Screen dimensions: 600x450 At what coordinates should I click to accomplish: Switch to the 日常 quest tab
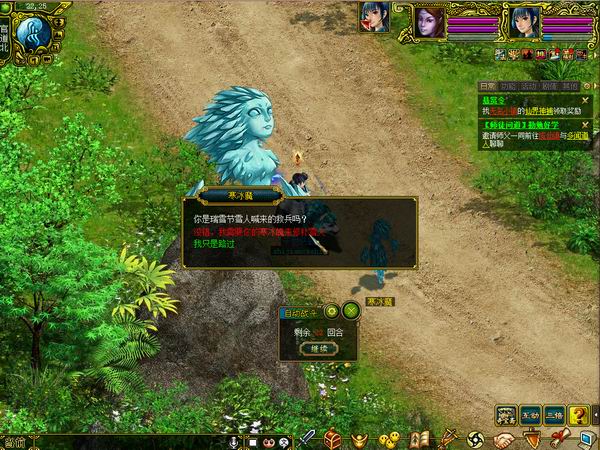[x=487, y=86]
